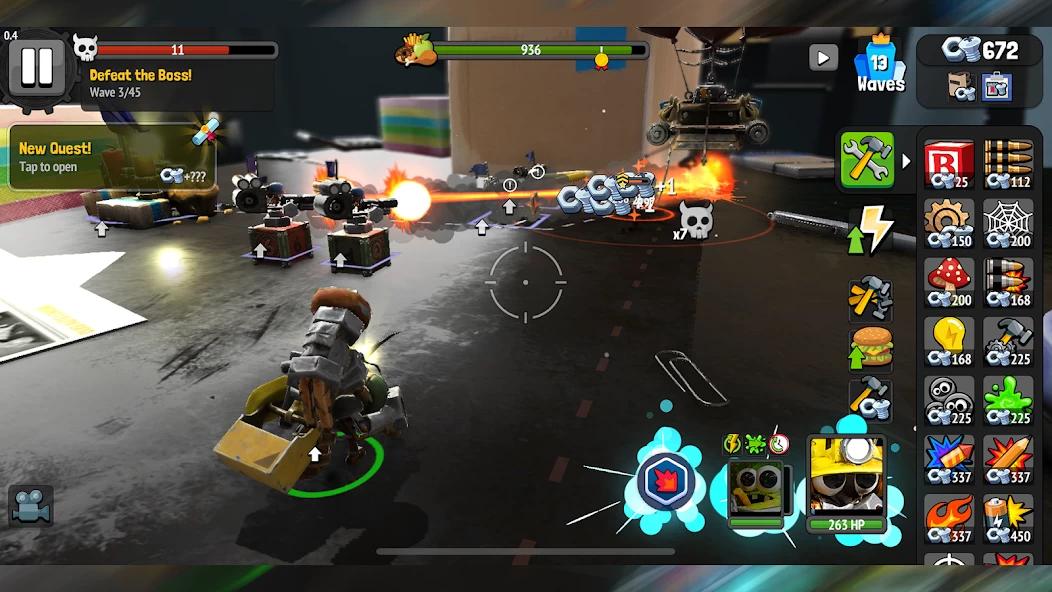The height and width of the screenshot is (592, 1052).
Task: Choose the firework rocket for 337
Action: [948, 459]
